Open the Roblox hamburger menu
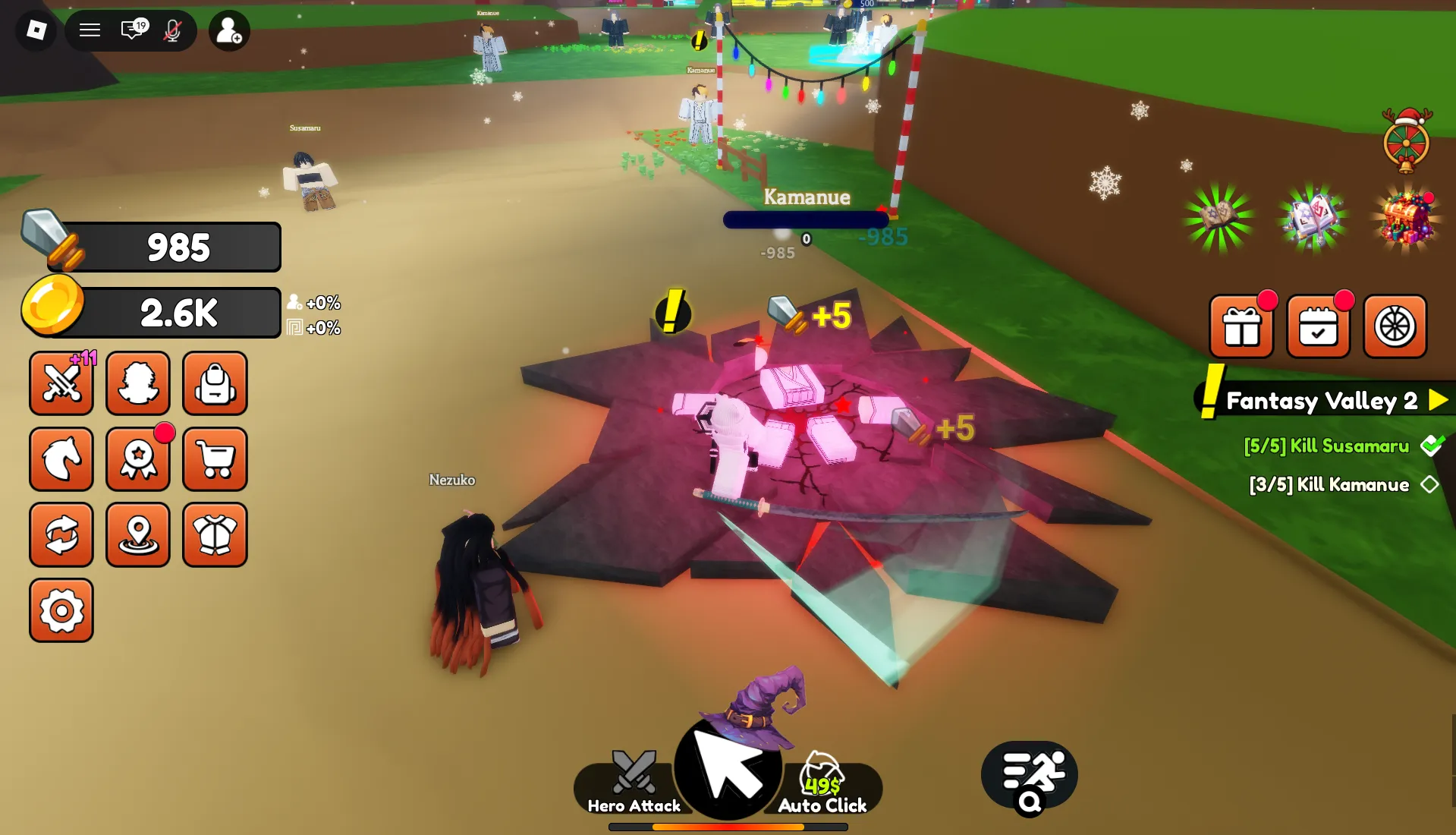The image size is (1456, 835). 90,30
